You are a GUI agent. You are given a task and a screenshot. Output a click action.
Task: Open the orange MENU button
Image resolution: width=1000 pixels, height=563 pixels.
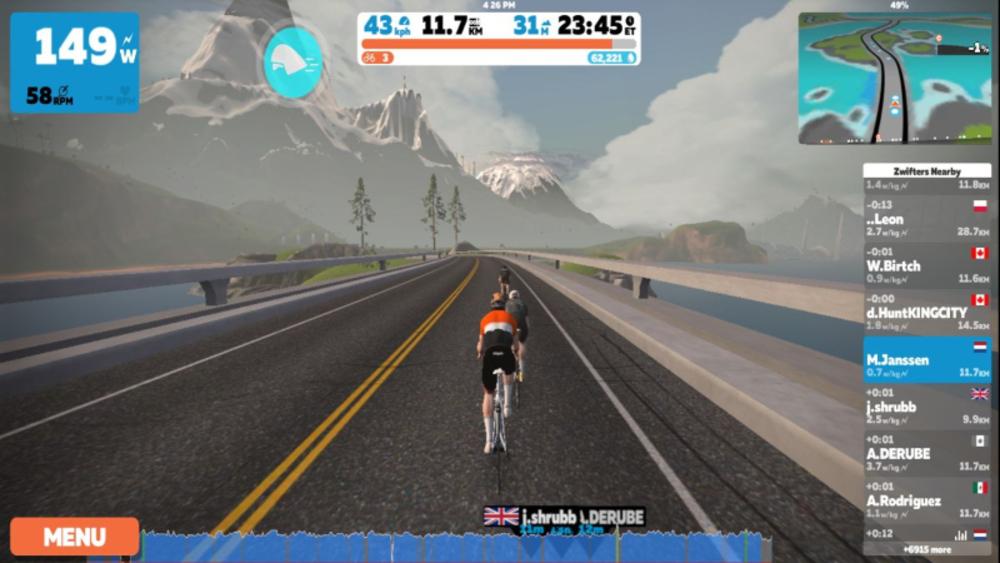tap(74, 537)
